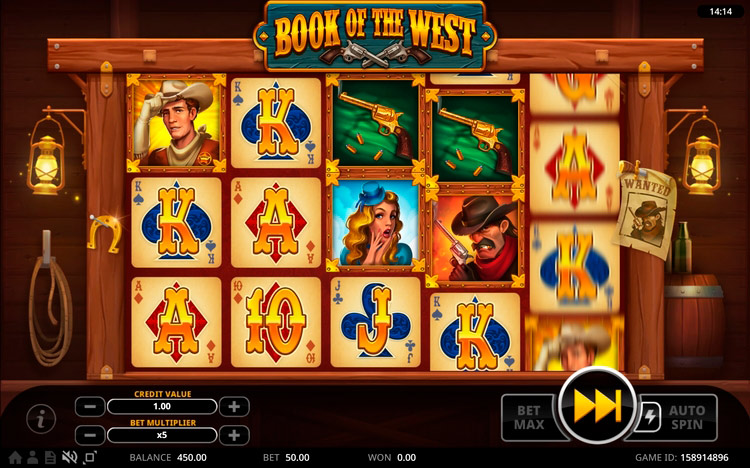Open the player profile icon
This screenshot has height=468, width=750.
[x=32, y=458]
